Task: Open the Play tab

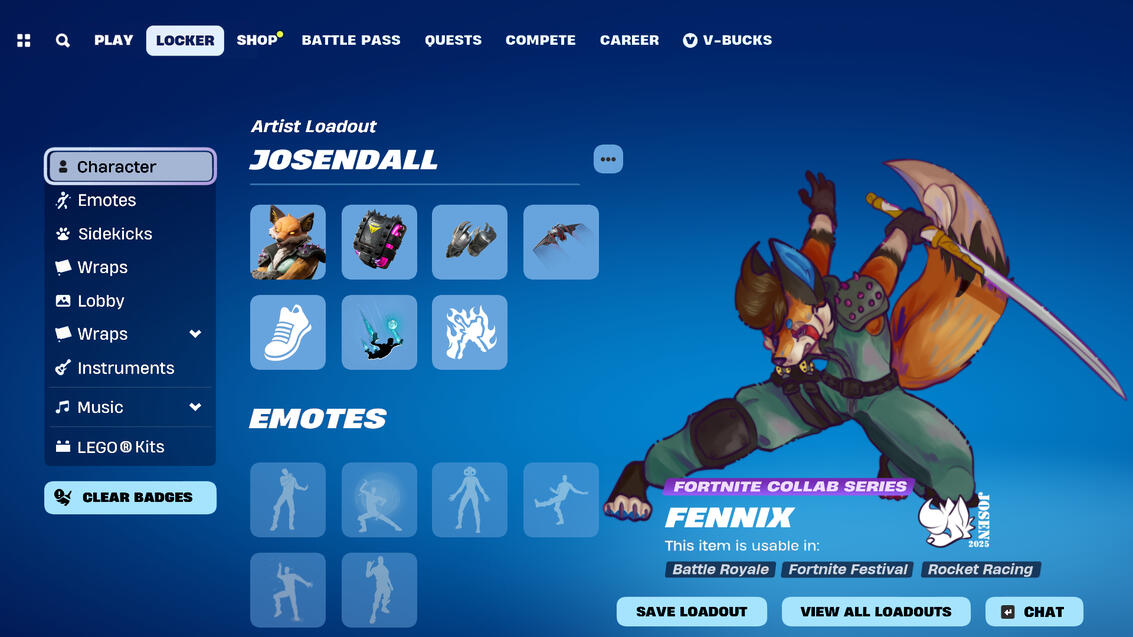Action: pyautogui.click(x=113, y=40)
